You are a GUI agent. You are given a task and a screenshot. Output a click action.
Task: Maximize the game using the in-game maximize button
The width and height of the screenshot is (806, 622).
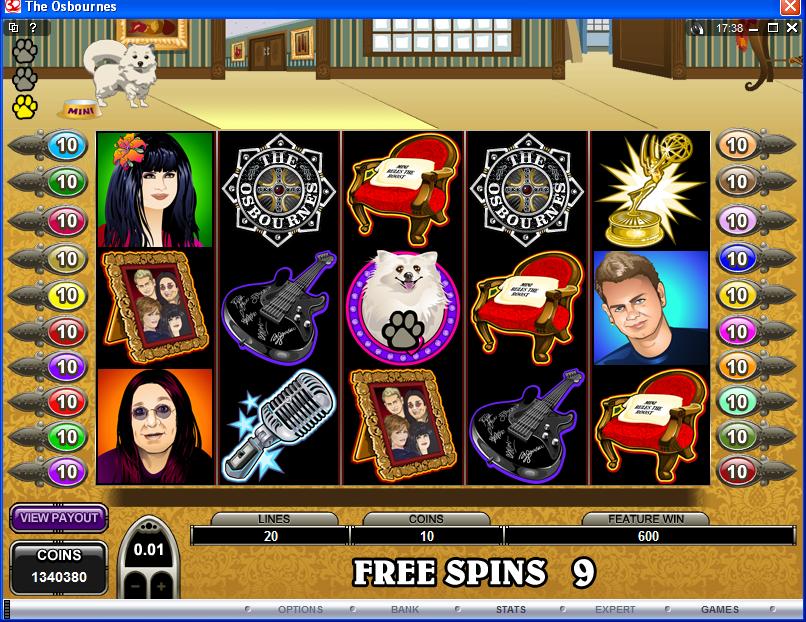(x=773, y=28)
